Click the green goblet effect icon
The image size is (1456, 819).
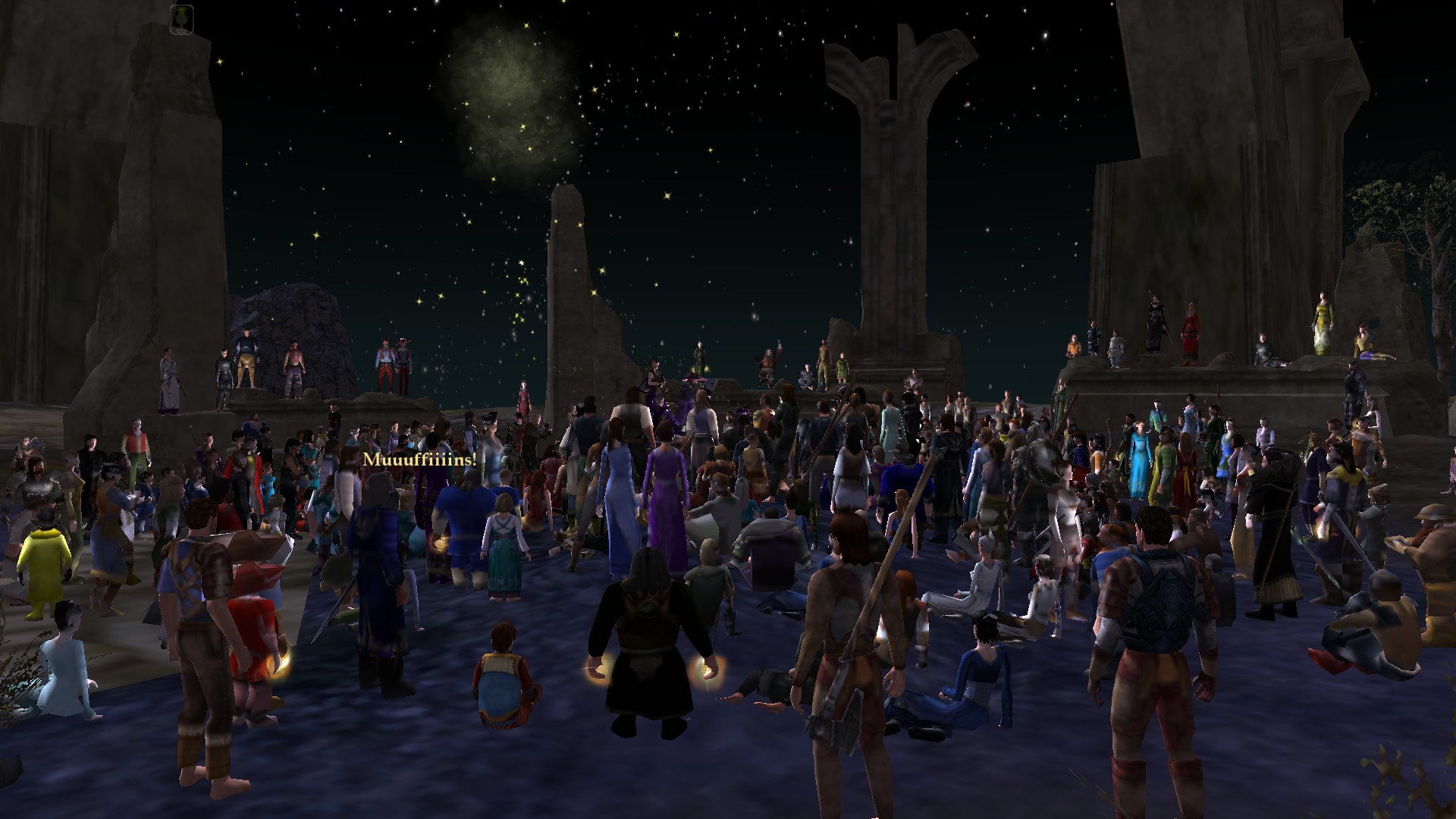182,17
